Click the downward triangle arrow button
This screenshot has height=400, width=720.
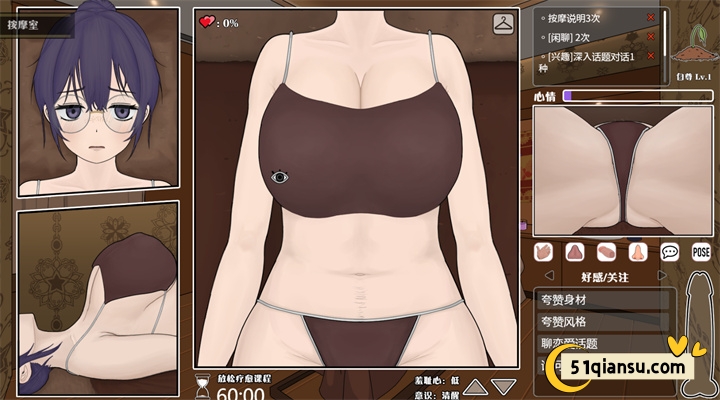(503, 387)
